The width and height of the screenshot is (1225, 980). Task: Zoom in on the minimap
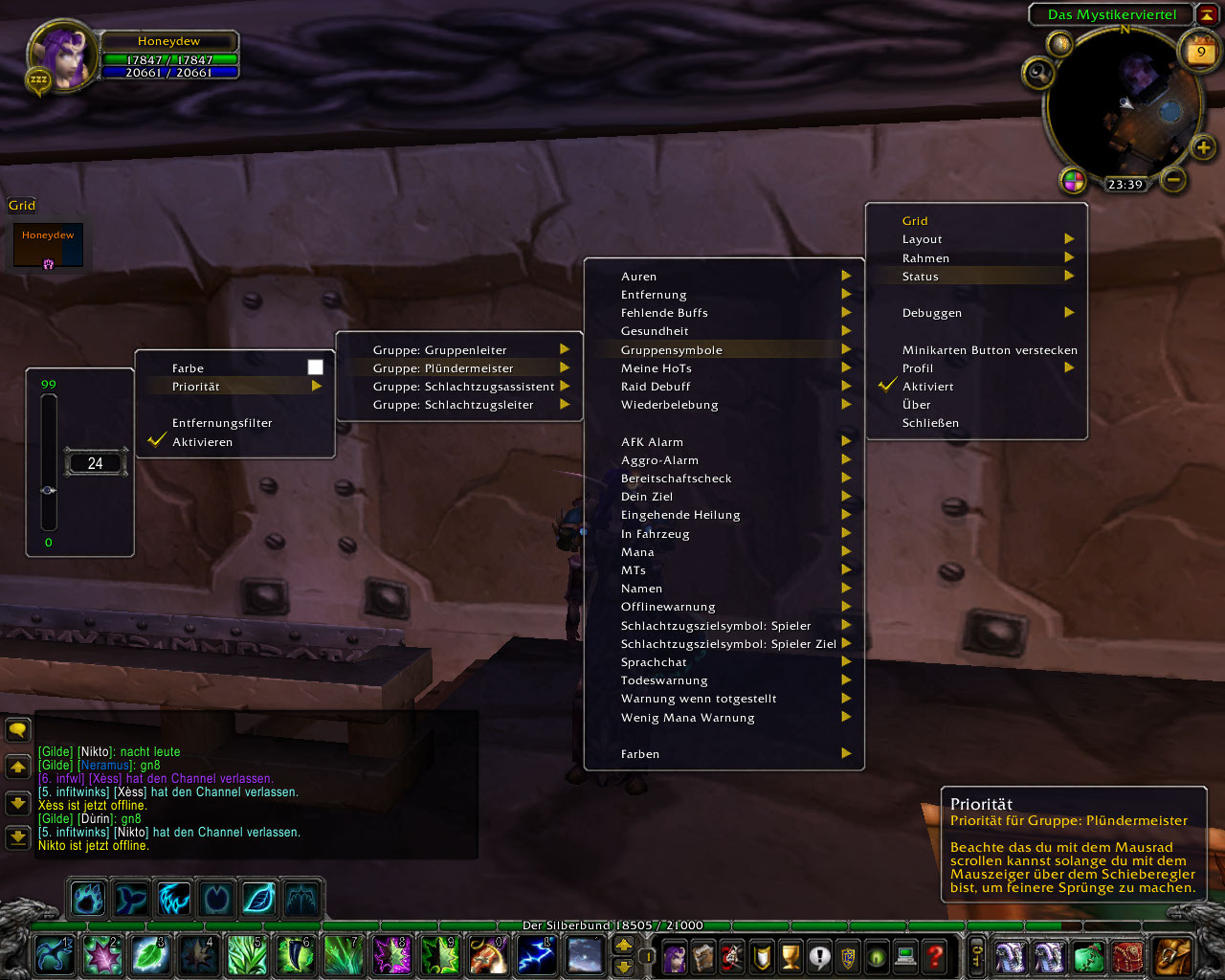1203,147
